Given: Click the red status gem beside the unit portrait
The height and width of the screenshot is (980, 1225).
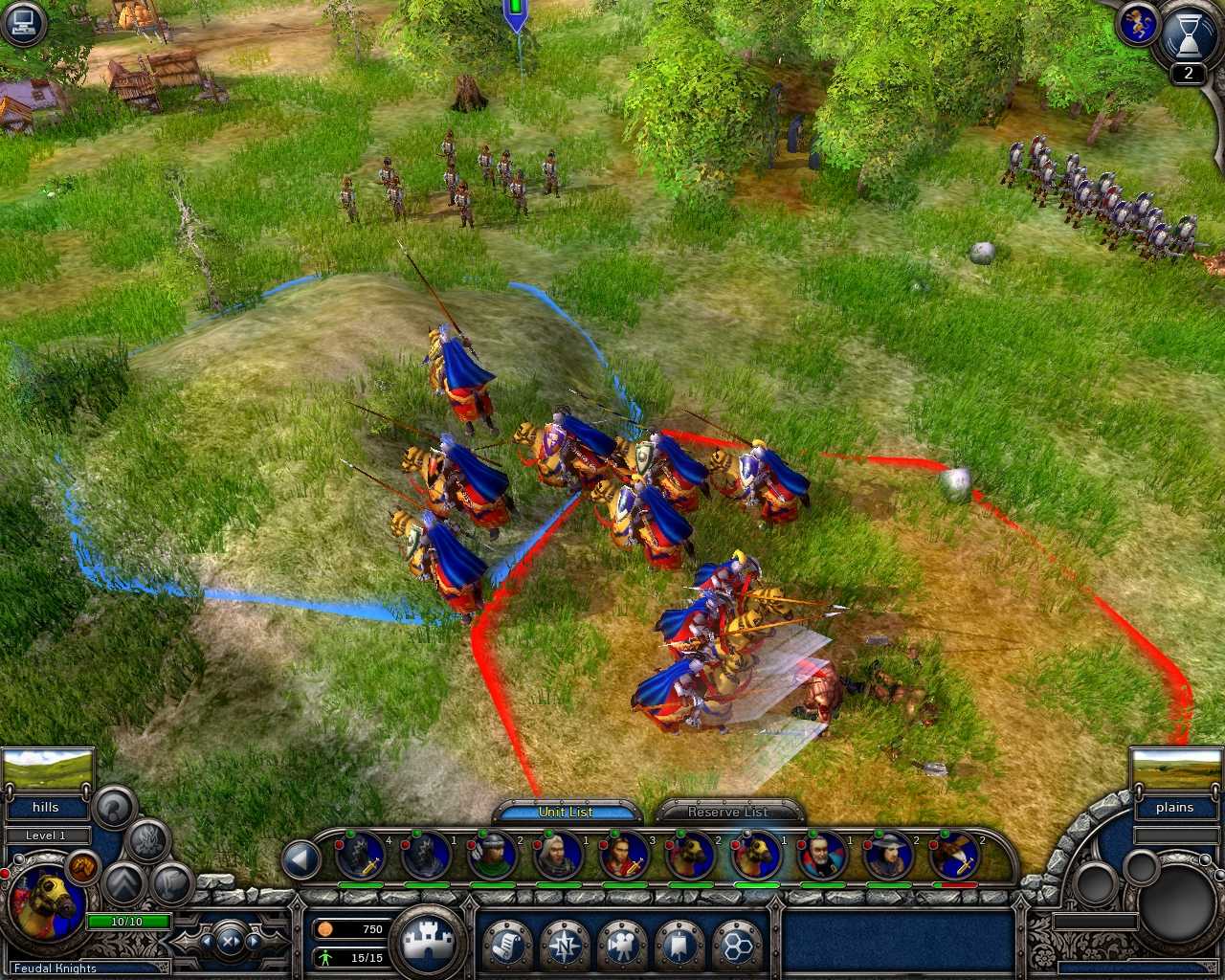Looking at the screenshot, I should (x=6, y=873).
